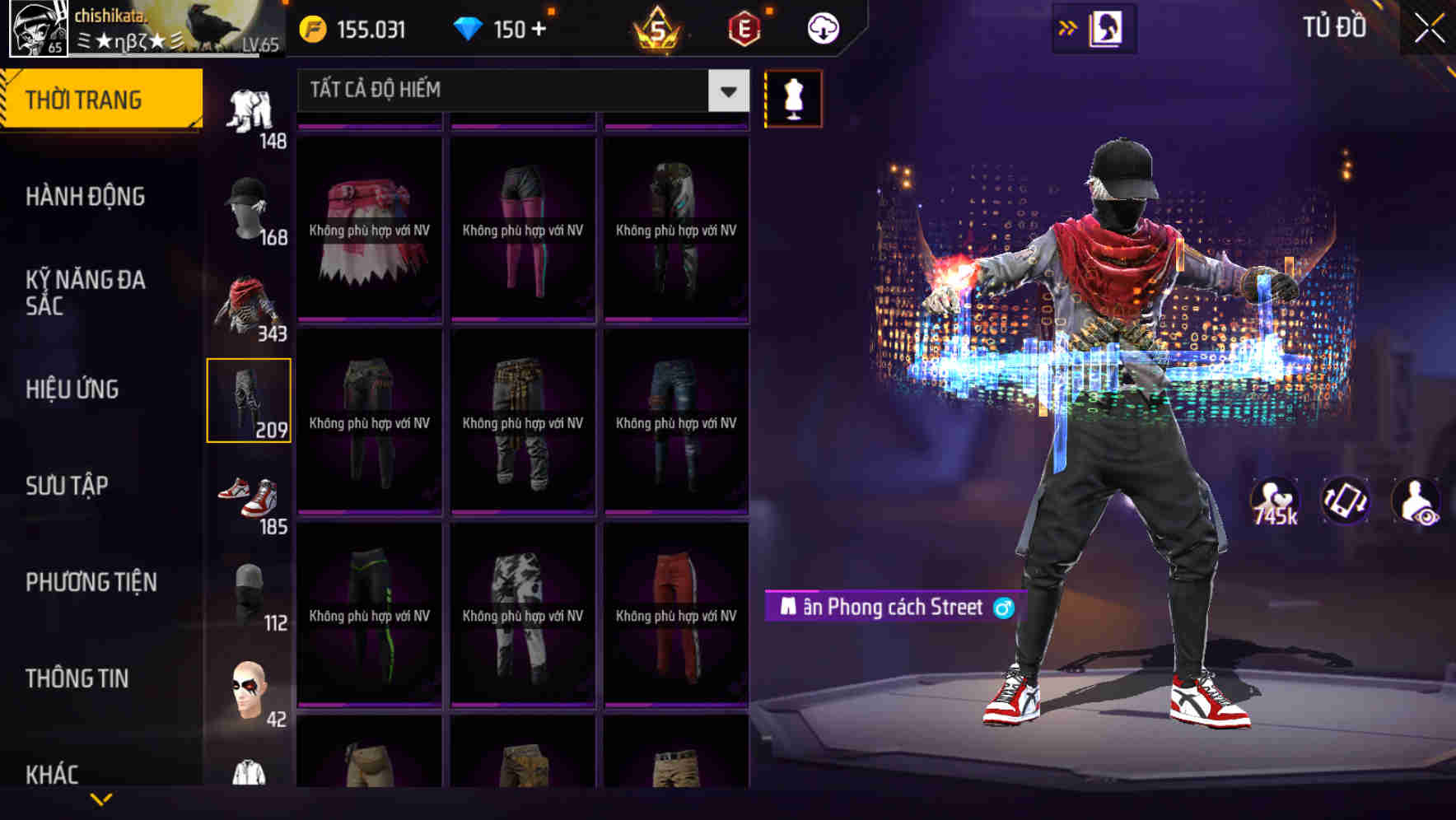
Task: Open the PHƯƠNG TIỆN section
Action: pos(91,581)
